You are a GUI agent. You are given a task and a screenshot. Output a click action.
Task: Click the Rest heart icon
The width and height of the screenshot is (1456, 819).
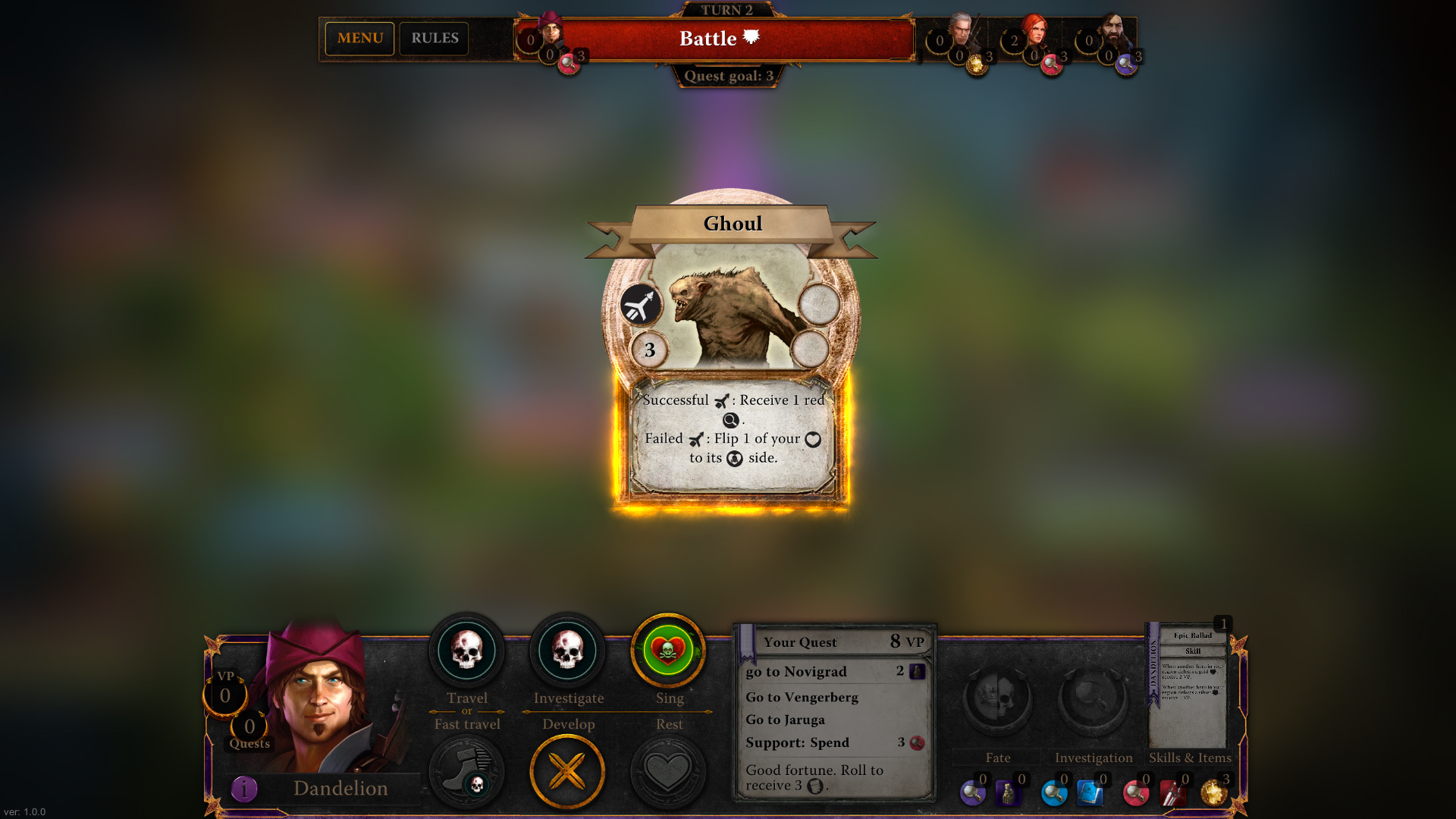(x=668, y=771)
